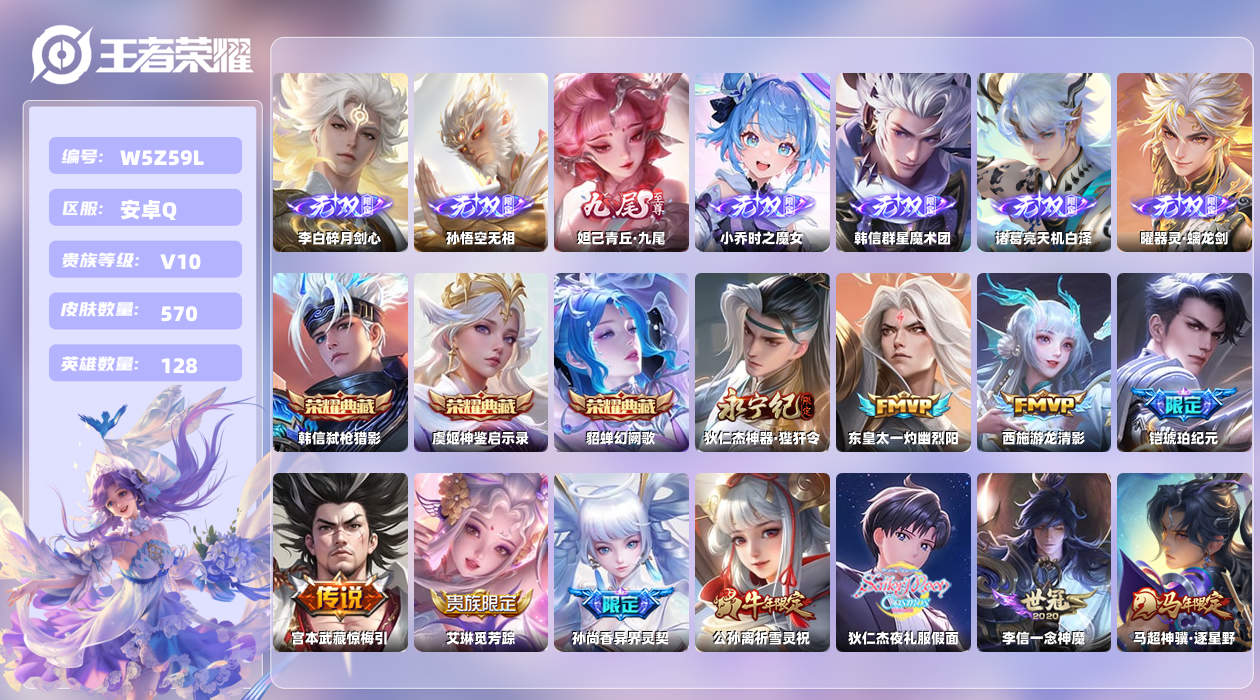Viewport: 1260px width, 700px height.
Task: Select the 李白碎月剑心 skin card
Action: coord(340,162)
